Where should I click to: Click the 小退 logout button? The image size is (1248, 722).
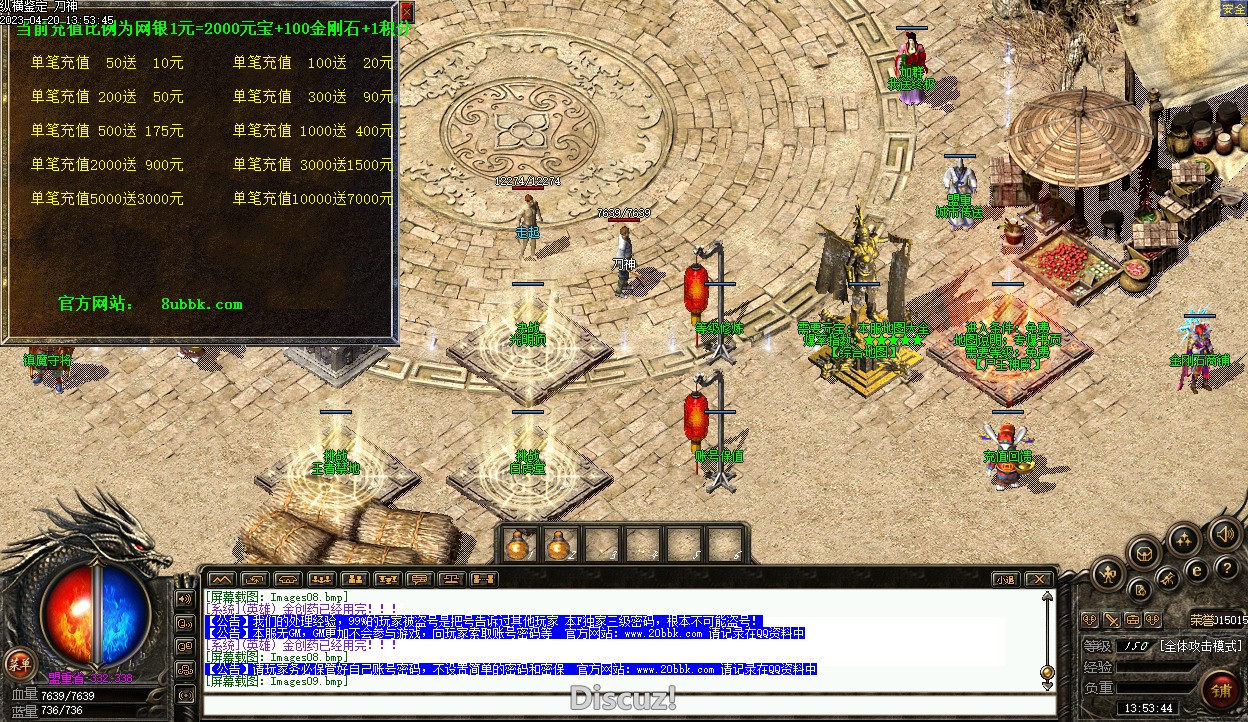(x=1006, y=579)
